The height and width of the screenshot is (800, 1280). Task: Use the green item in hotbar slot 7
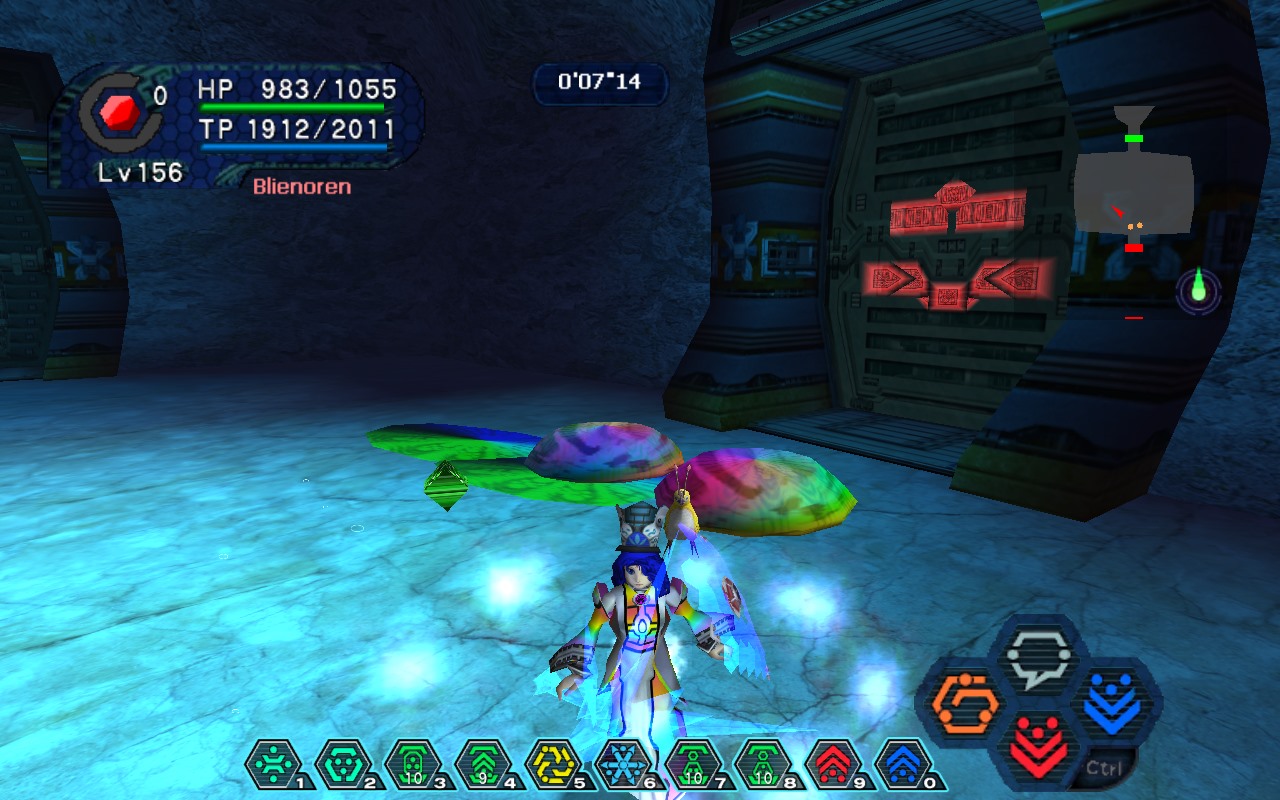[x=694, y=765]
